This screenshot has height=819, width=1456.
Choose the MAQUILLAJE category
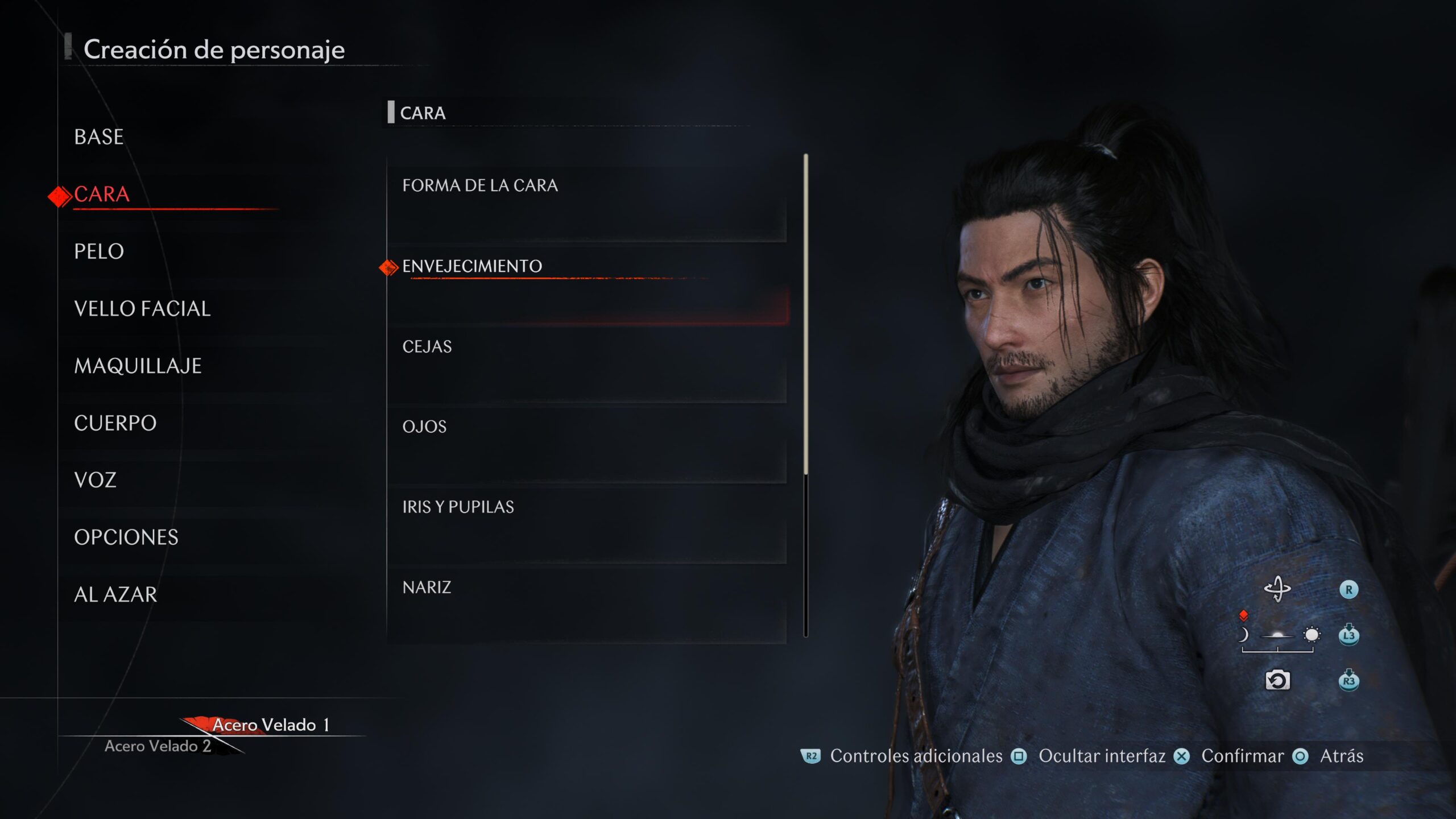[138, 366]
